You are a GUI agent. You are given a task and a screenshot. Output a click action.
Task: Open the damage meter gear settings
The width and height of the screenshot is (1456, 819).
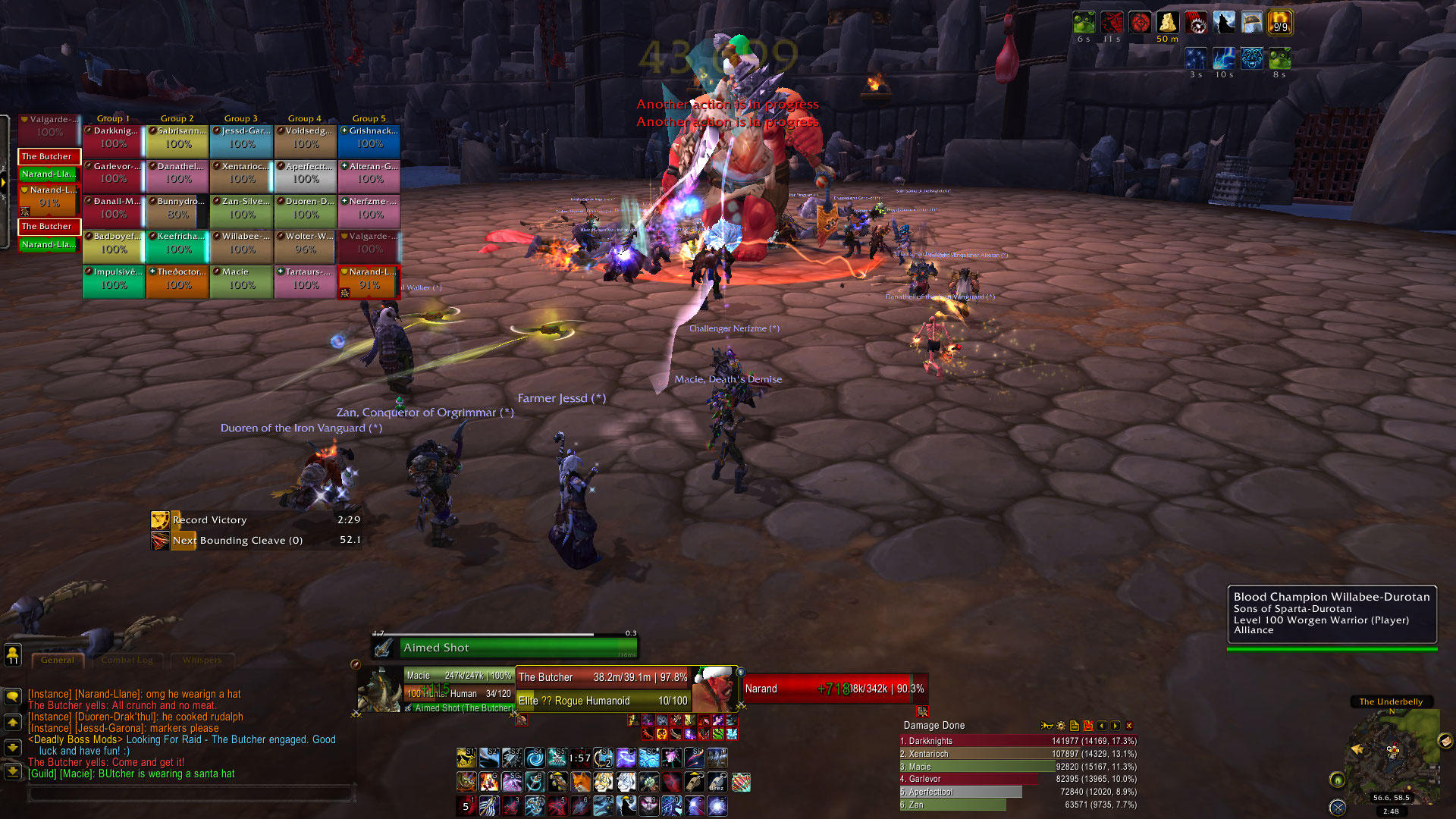pos(1060,726)
